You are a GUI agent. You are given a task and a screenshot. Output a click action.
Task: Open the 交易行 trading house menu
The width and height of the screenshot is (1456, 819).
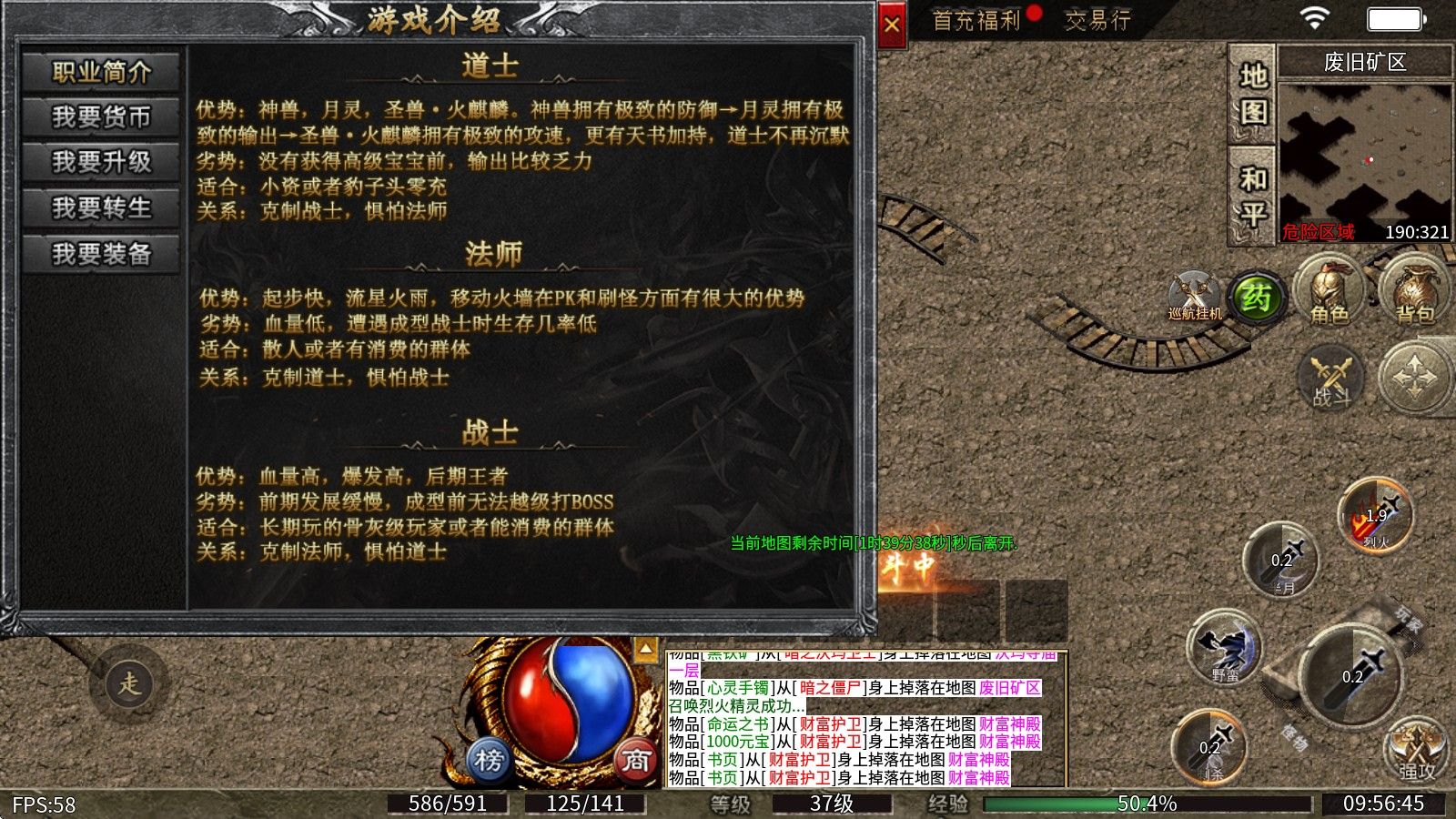click(1097, 20)
